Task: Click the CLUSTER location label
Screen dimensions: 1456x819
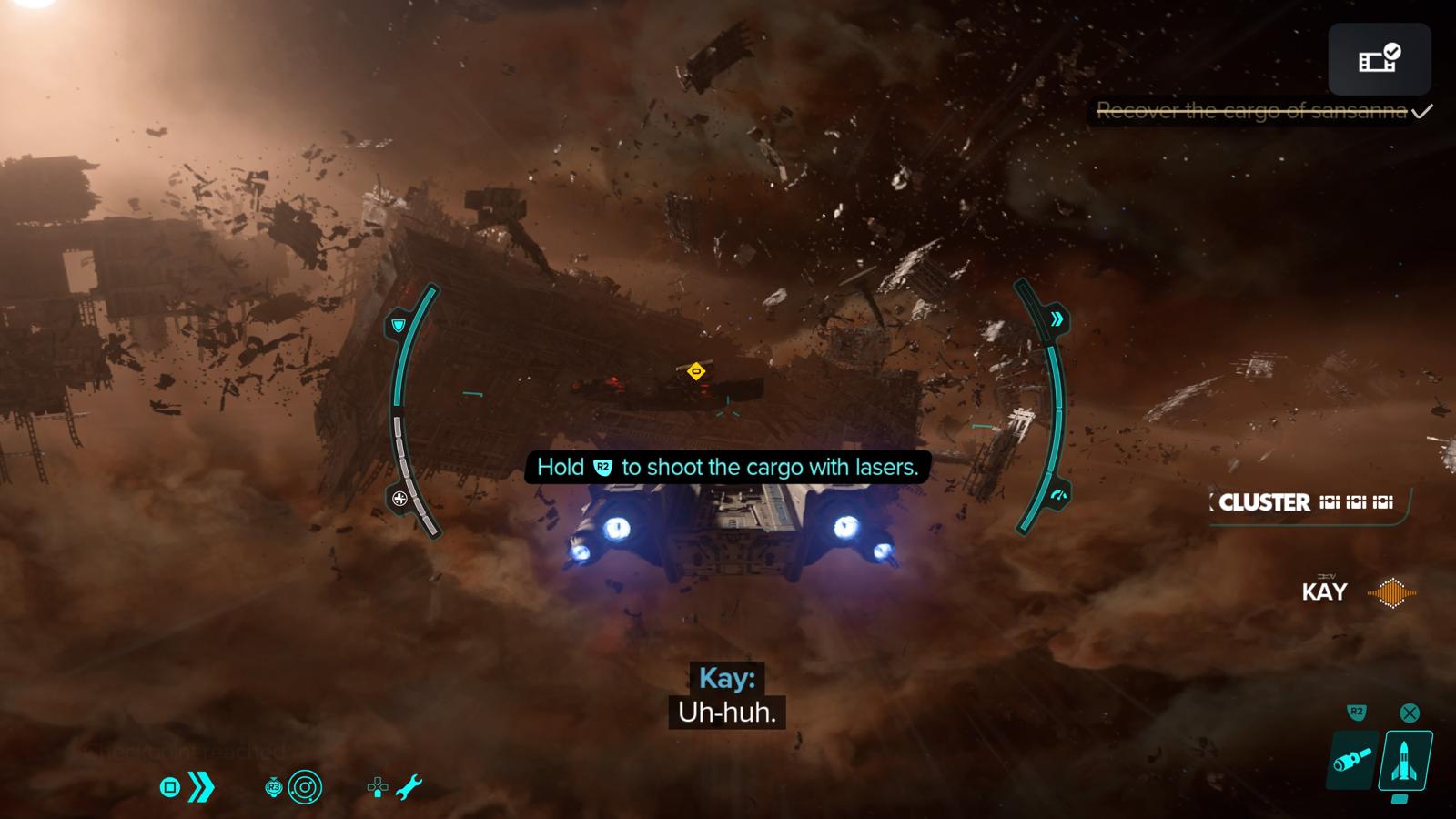Action: coord(1265,502)
